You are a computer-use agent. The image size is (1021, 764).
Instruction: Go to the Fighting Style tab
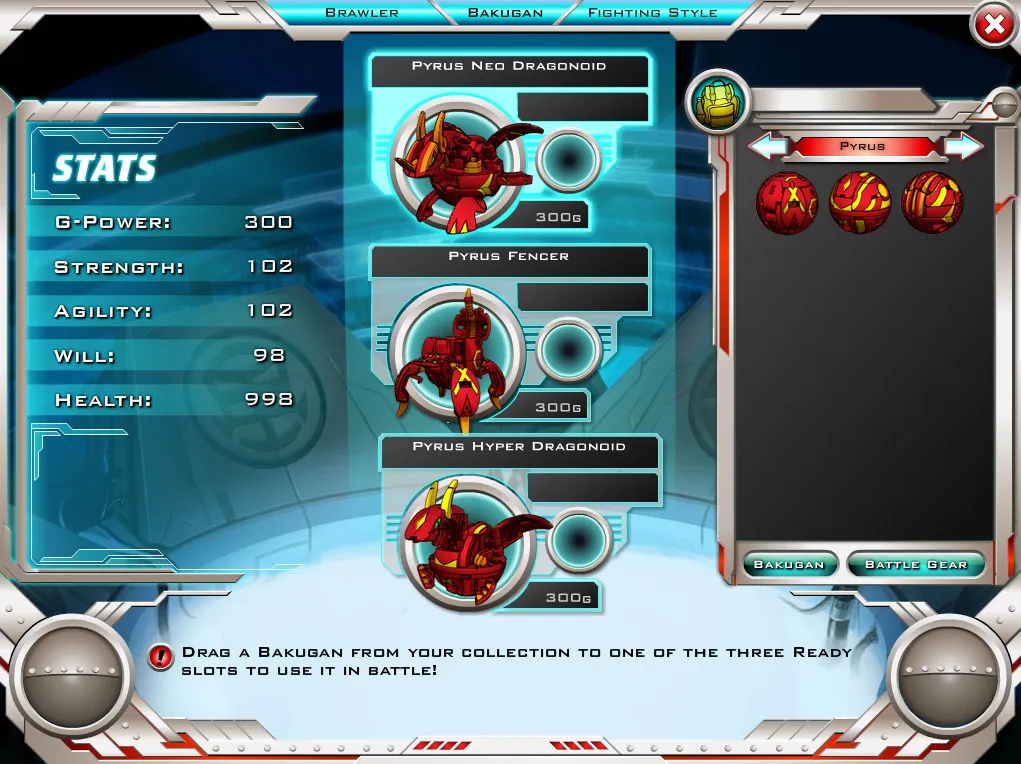(652, 13)
